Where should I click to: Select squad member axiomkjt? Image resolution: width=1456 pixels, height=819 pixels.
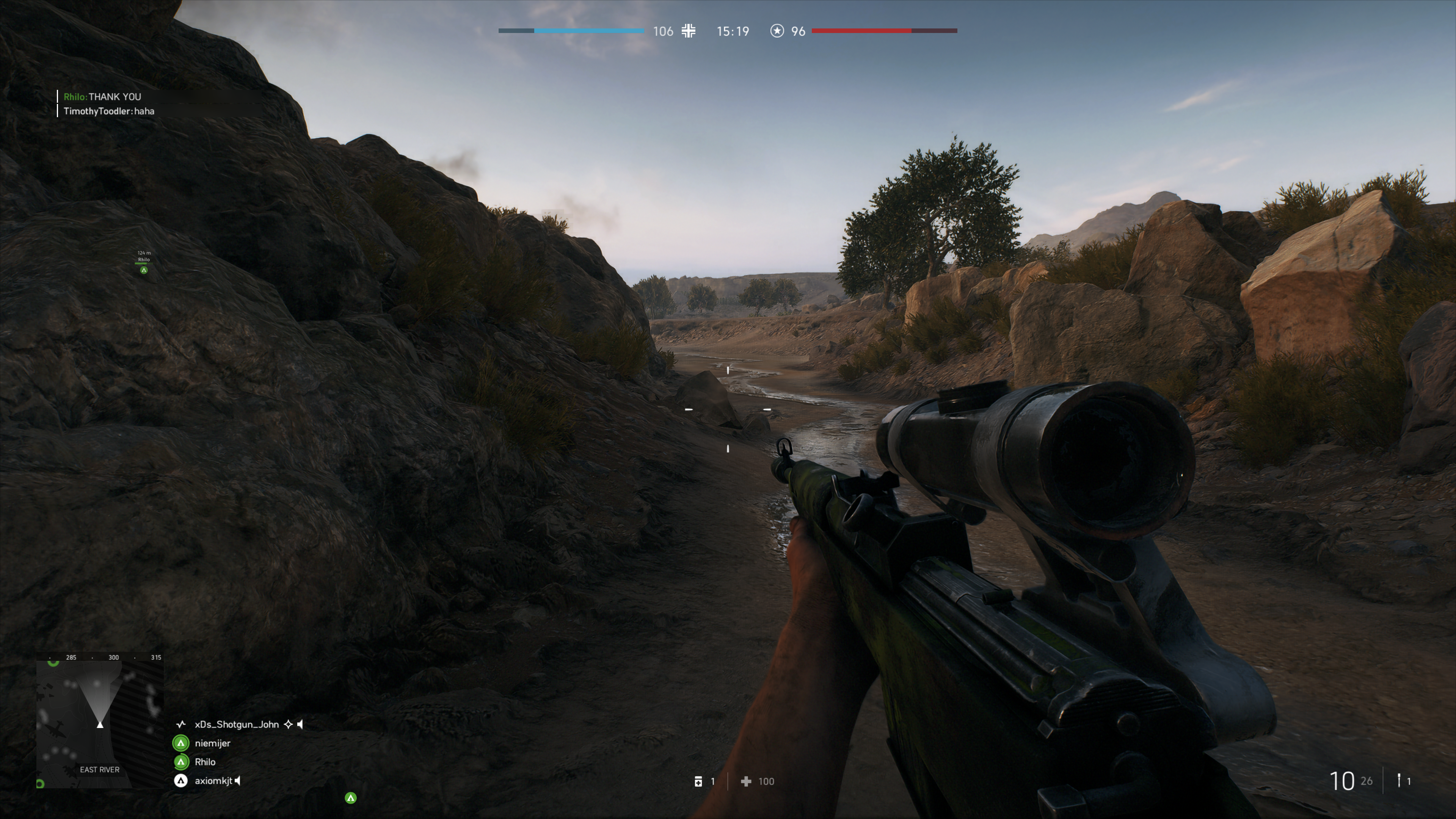tap(213, 781)
